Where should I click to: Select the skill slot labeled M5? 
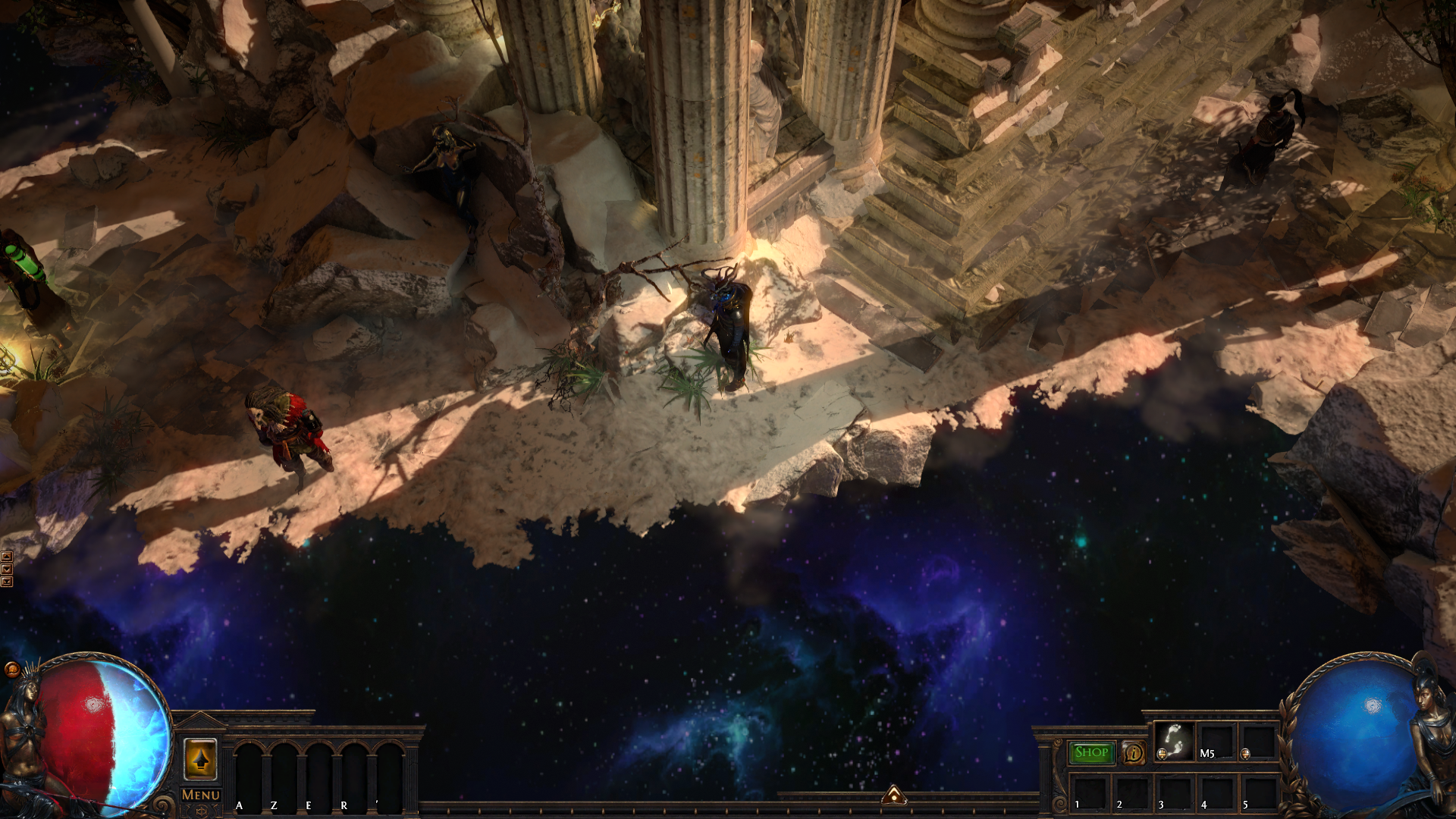click(1216, 742)
